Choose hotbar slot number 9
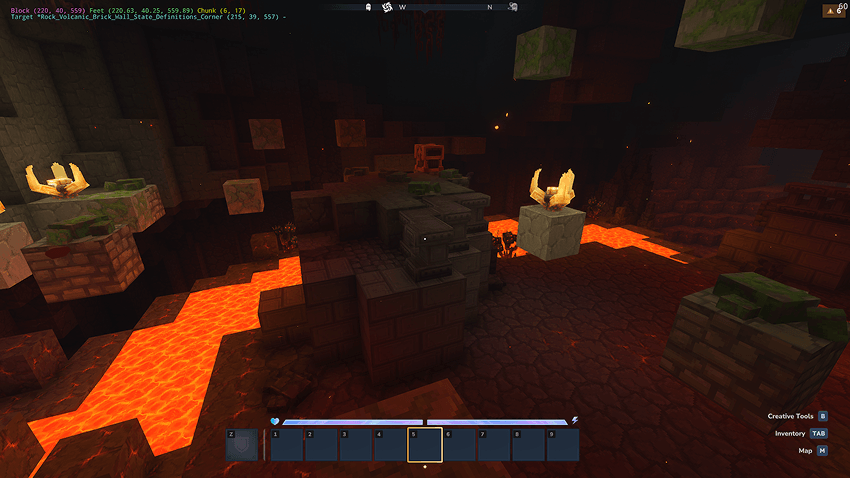 (x=563, y=445)
